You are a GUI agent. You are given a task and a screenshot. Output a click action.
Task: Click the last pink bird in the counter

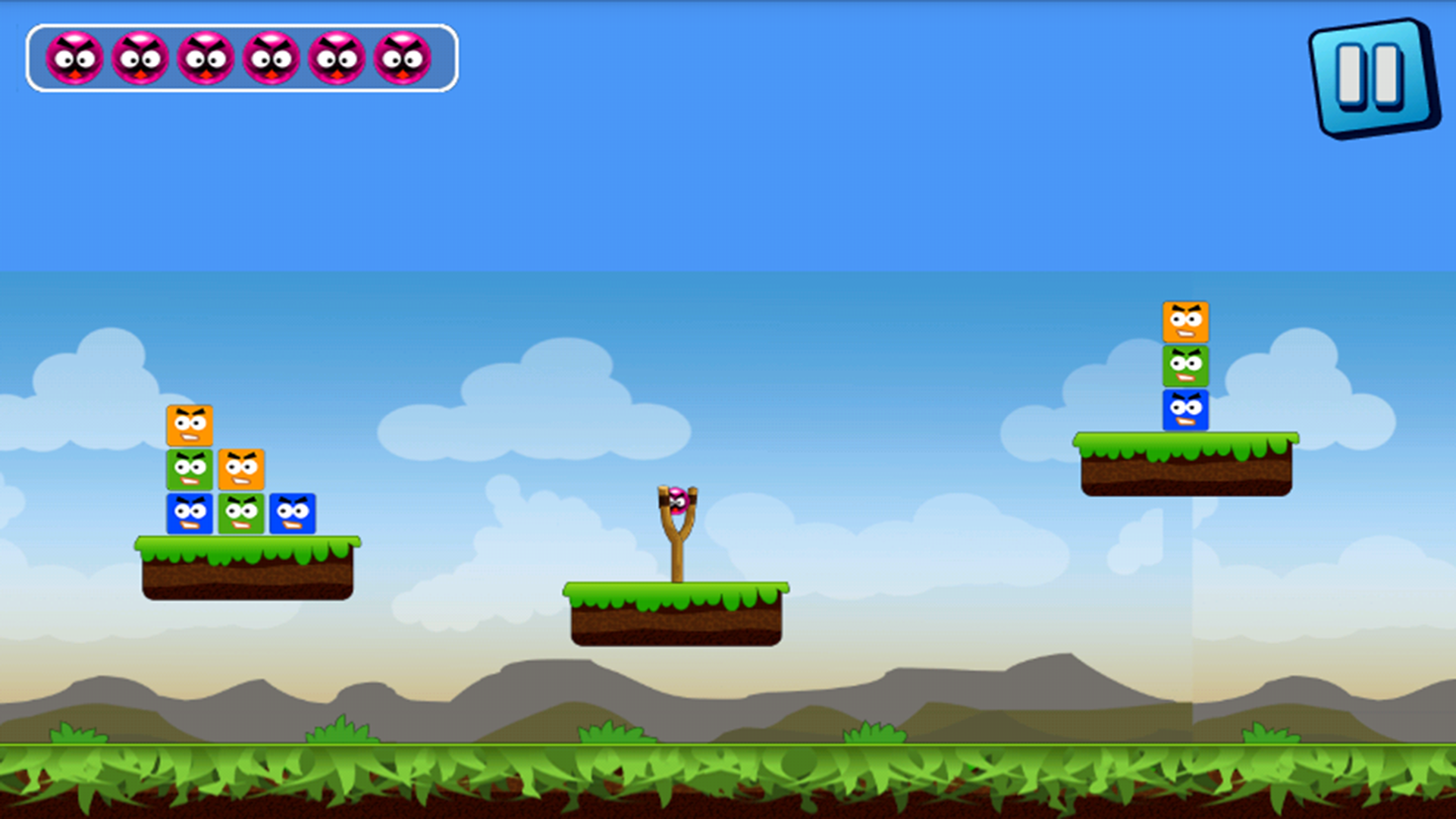point(402,57)
